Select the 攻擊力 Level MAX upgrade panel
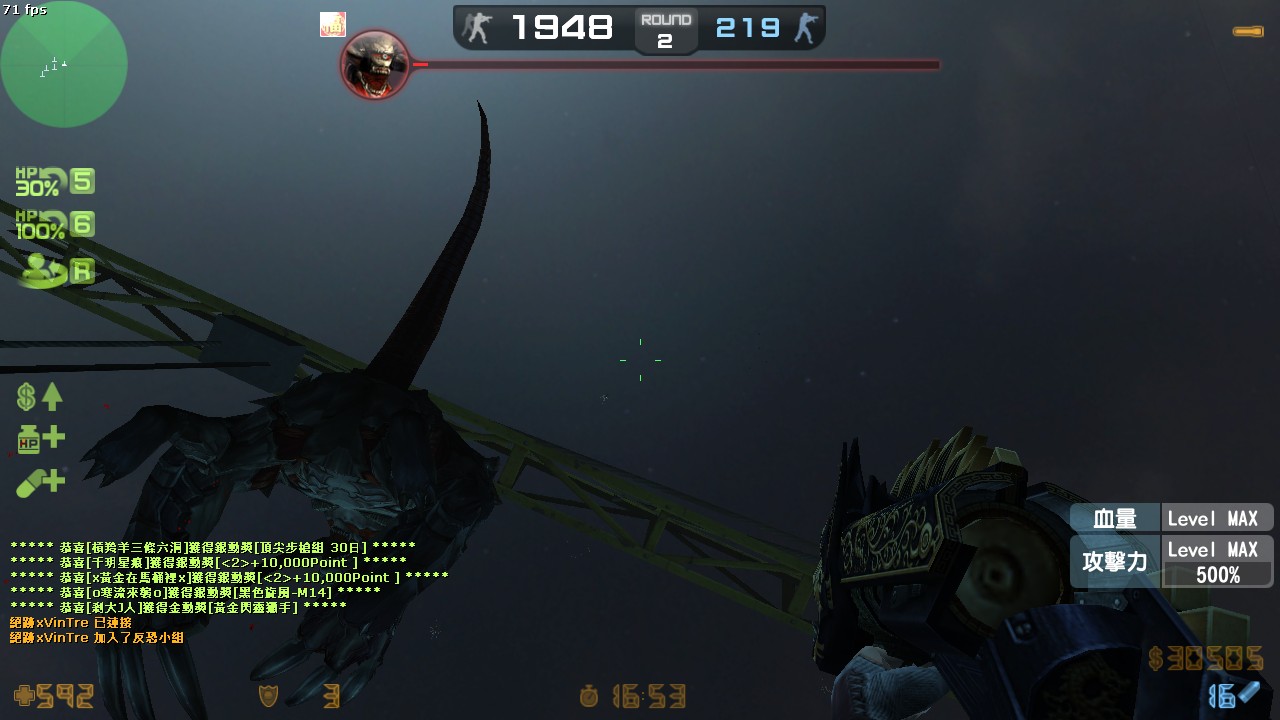Viewport: 1280px width, 720px height. pos(1171,562)
